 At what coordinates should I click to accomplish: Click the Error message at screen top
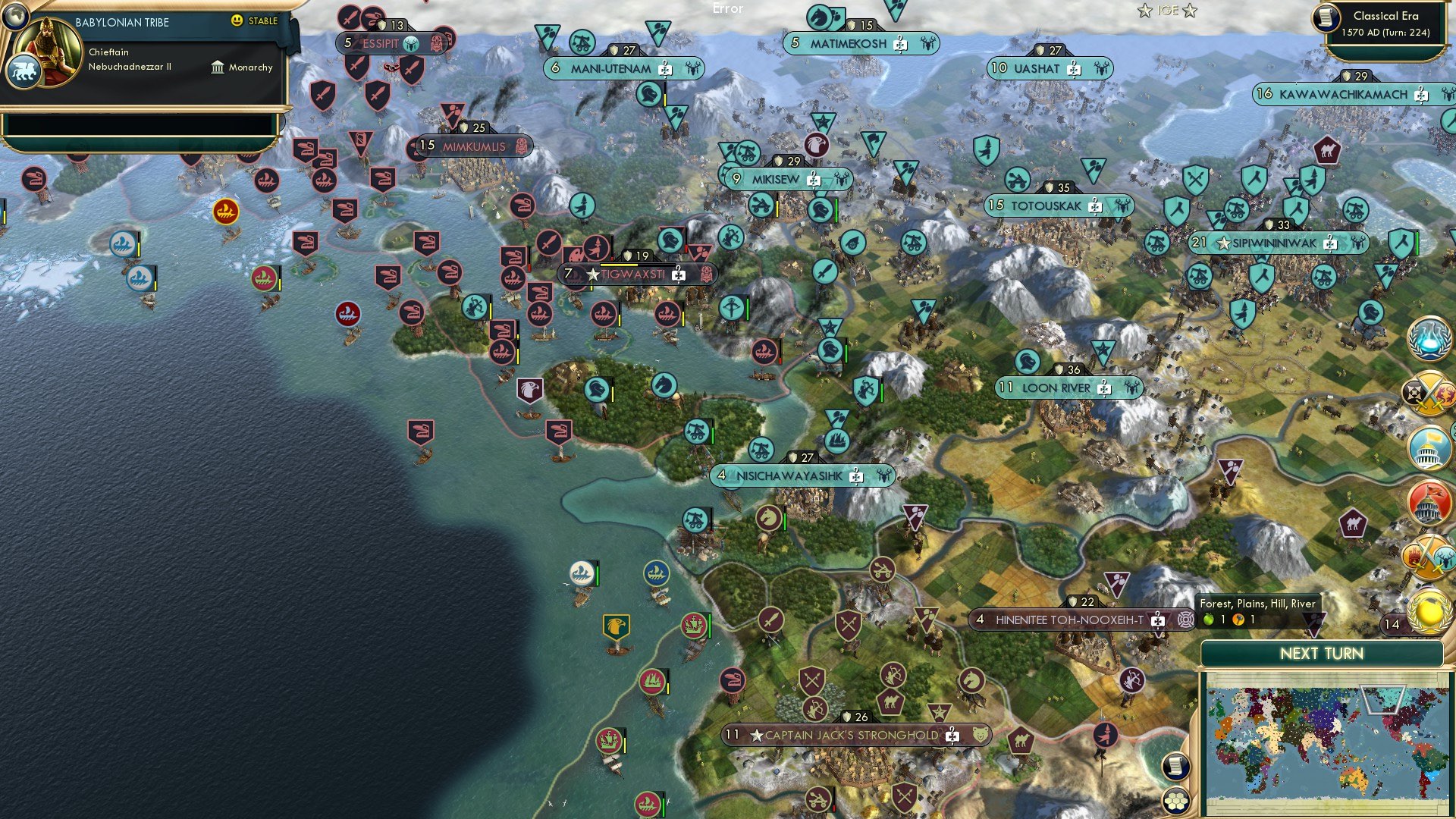pyautogui.click(x=727, y=9)
